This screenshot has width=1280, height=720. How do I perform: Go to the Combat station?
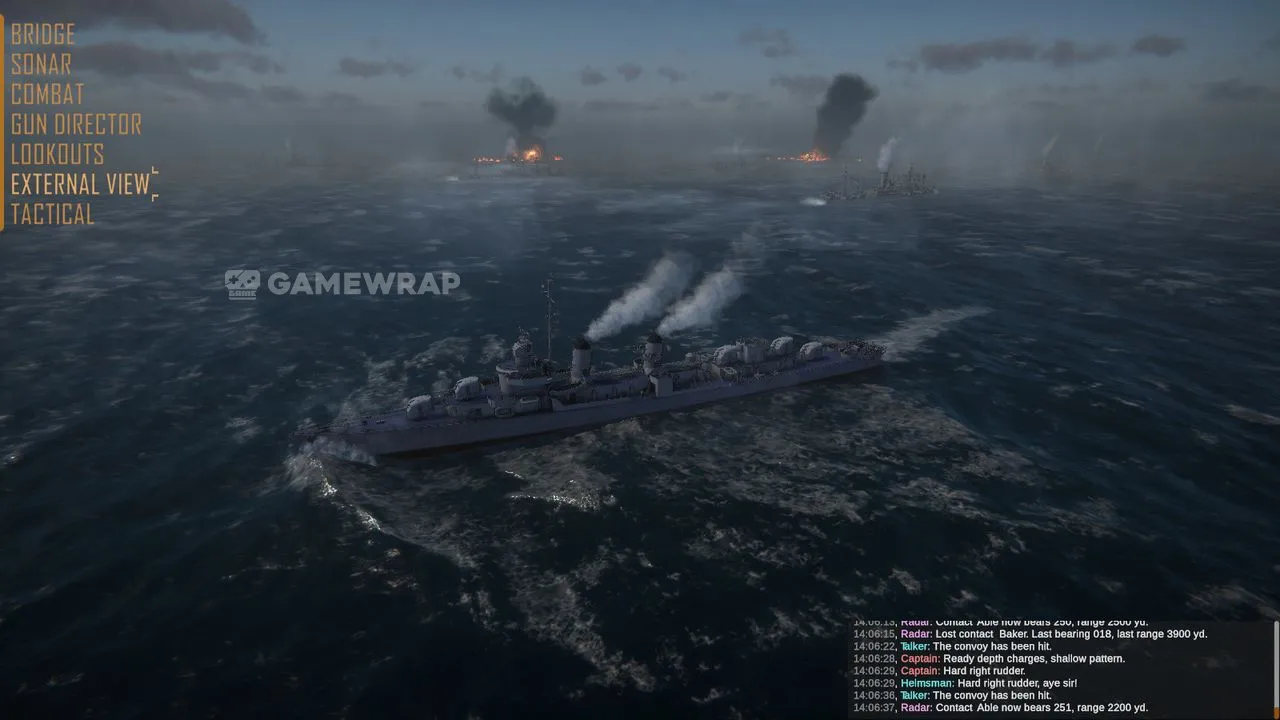(x=47, y=95)
